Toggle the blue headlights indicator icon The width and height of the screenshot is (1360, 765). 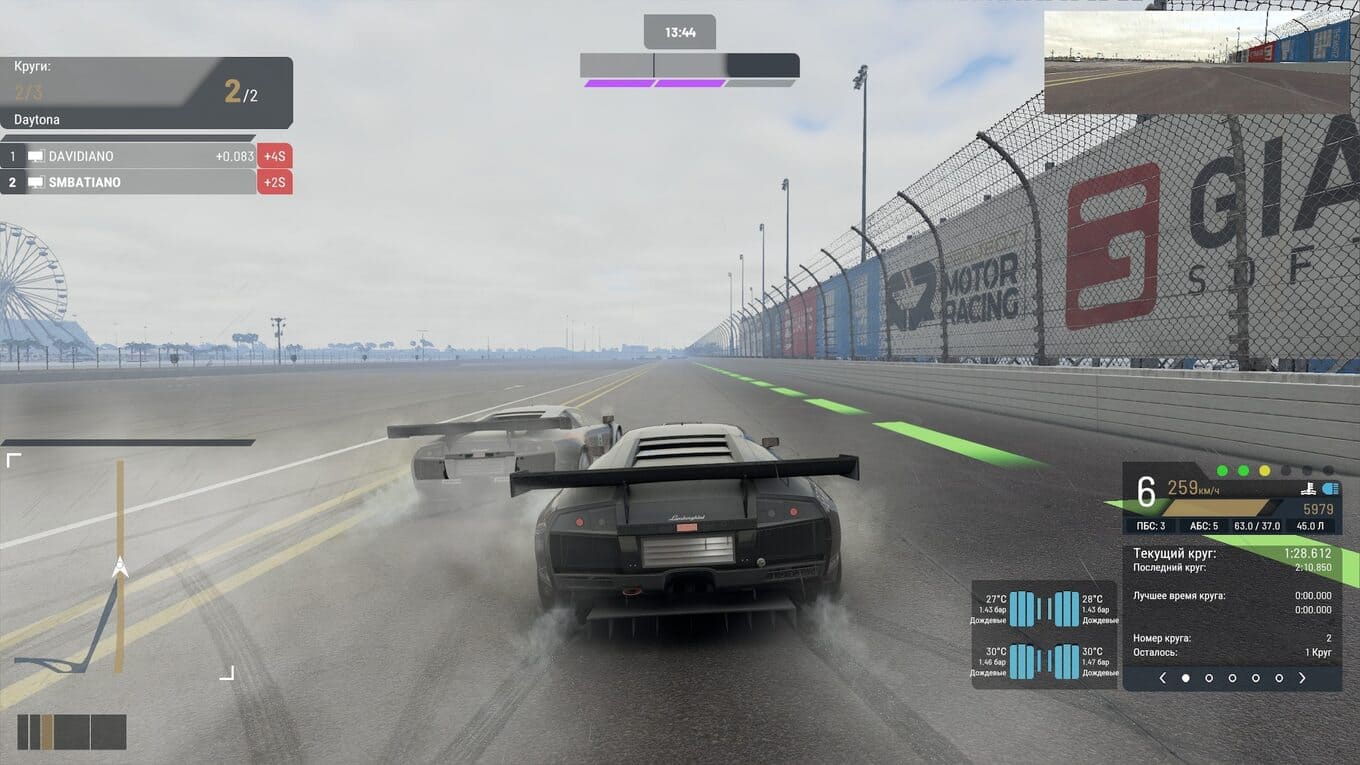pos(1330,490)
